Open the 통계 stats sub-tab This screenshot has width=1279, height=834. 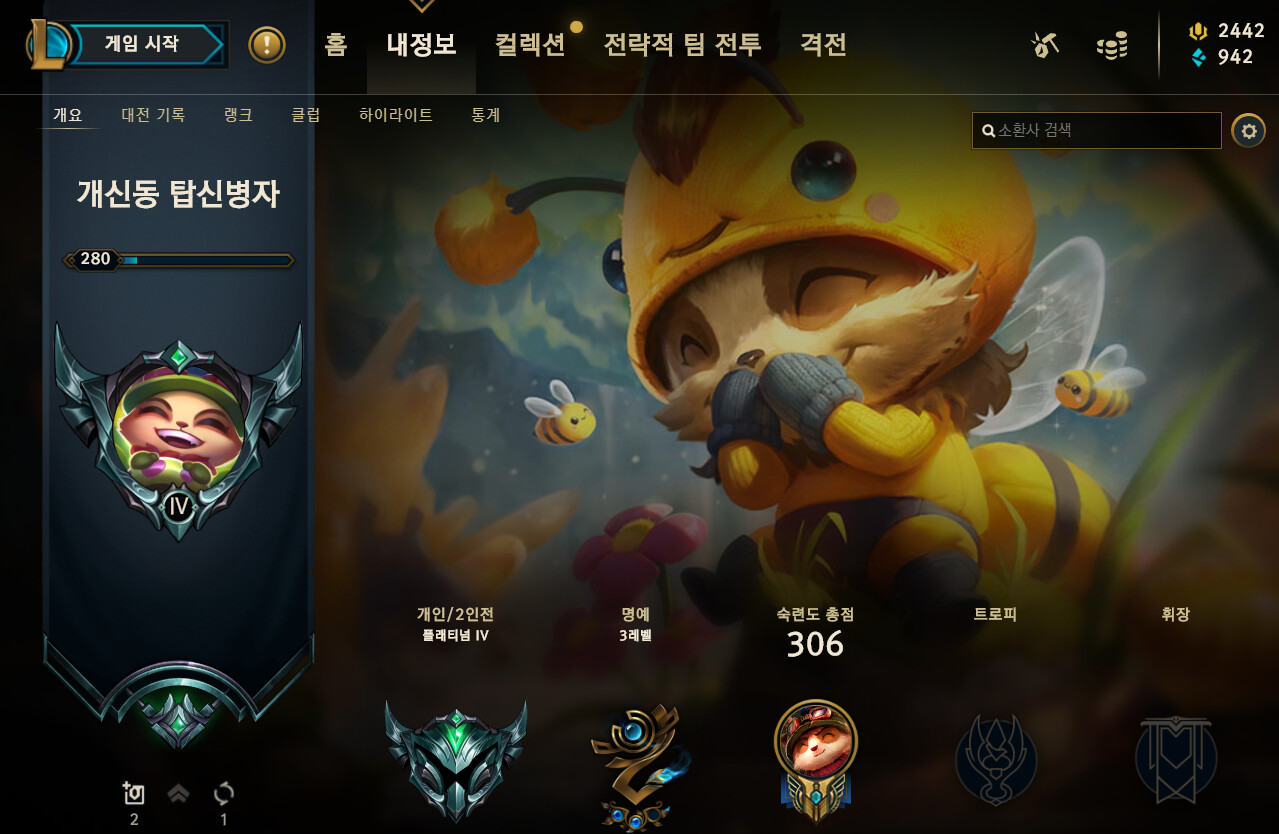click(486, 115)
